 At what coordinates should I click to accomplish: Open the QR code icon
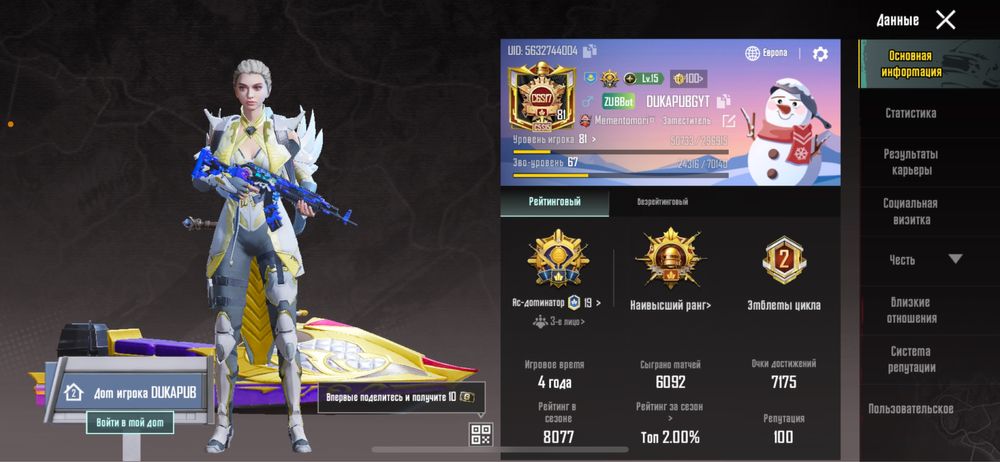click(481, 433)
